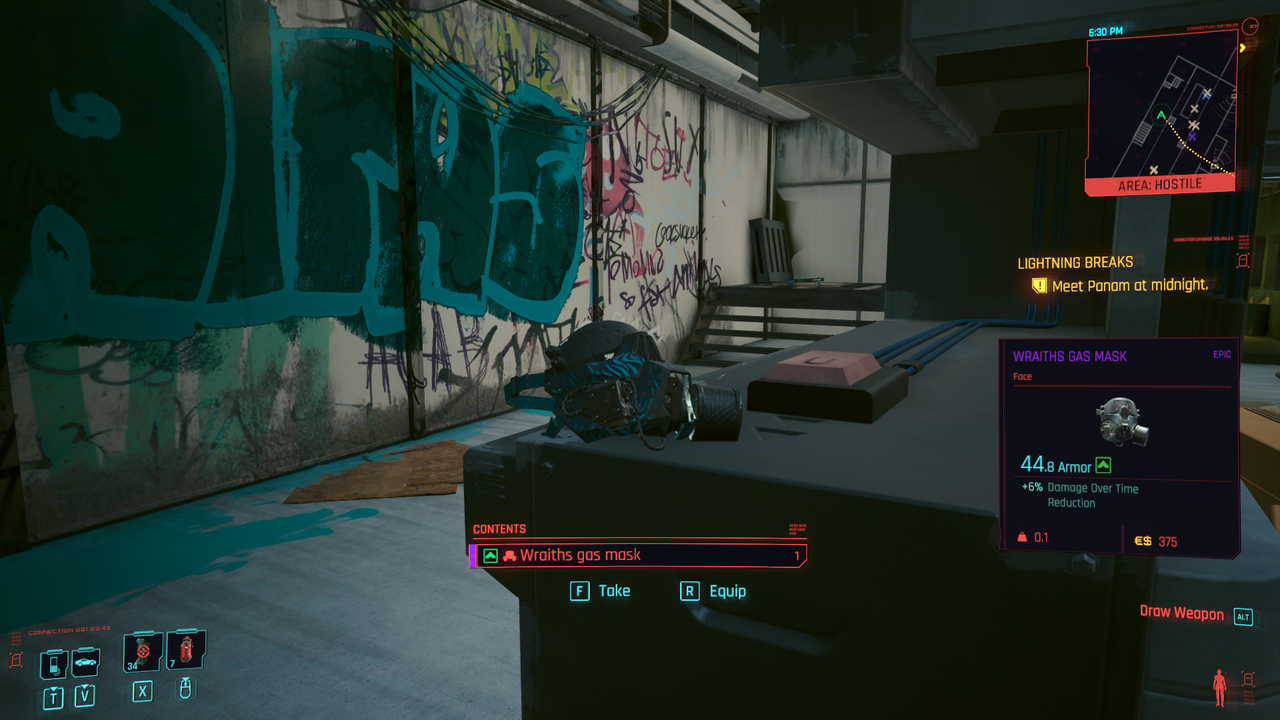Click the car vehicle call icon
1280x720 pixels.
click(x=85, y=662)
